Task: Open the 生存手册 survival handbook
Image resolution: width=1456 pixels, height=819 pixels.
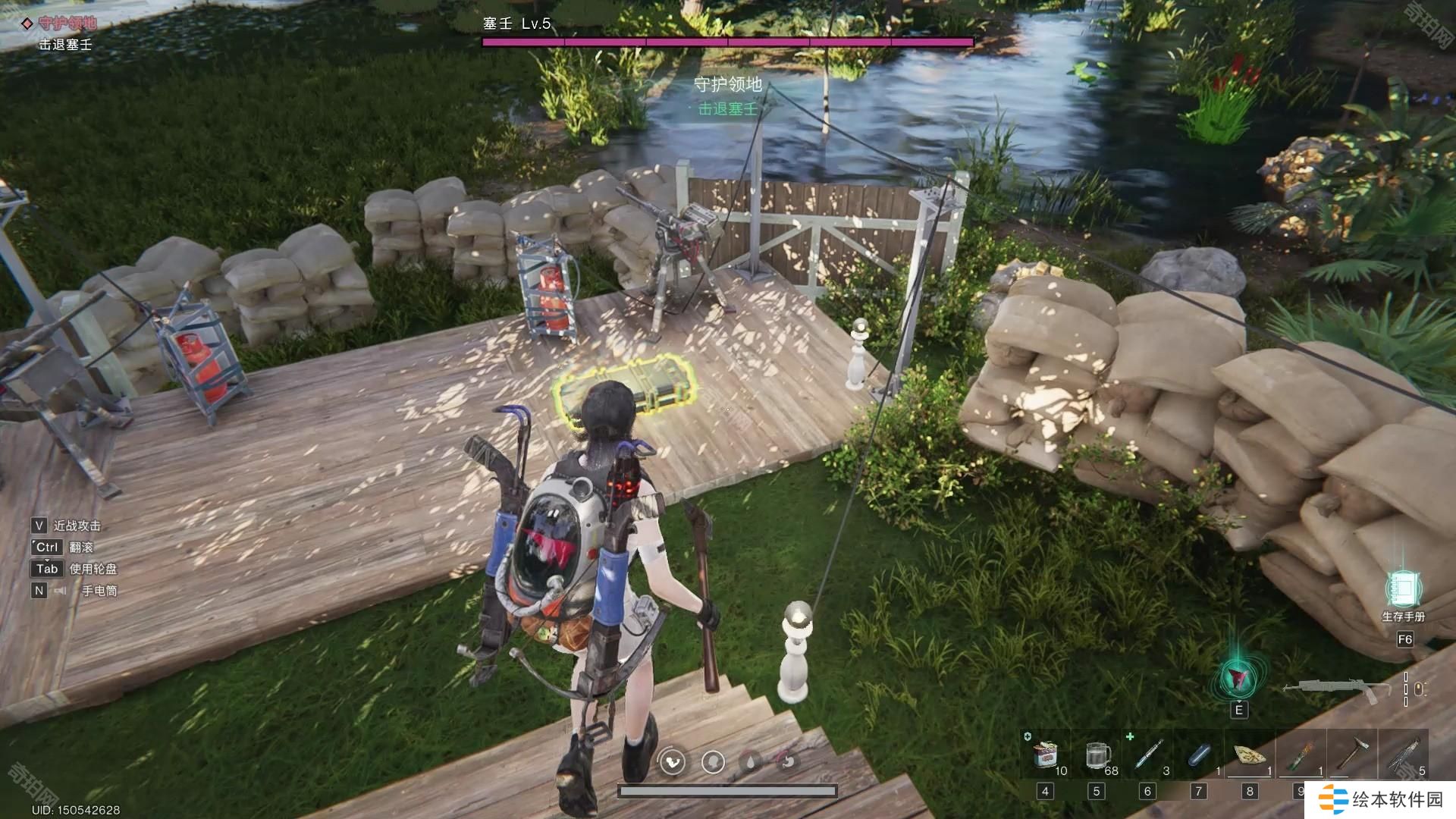Action: pos(1403,590)
